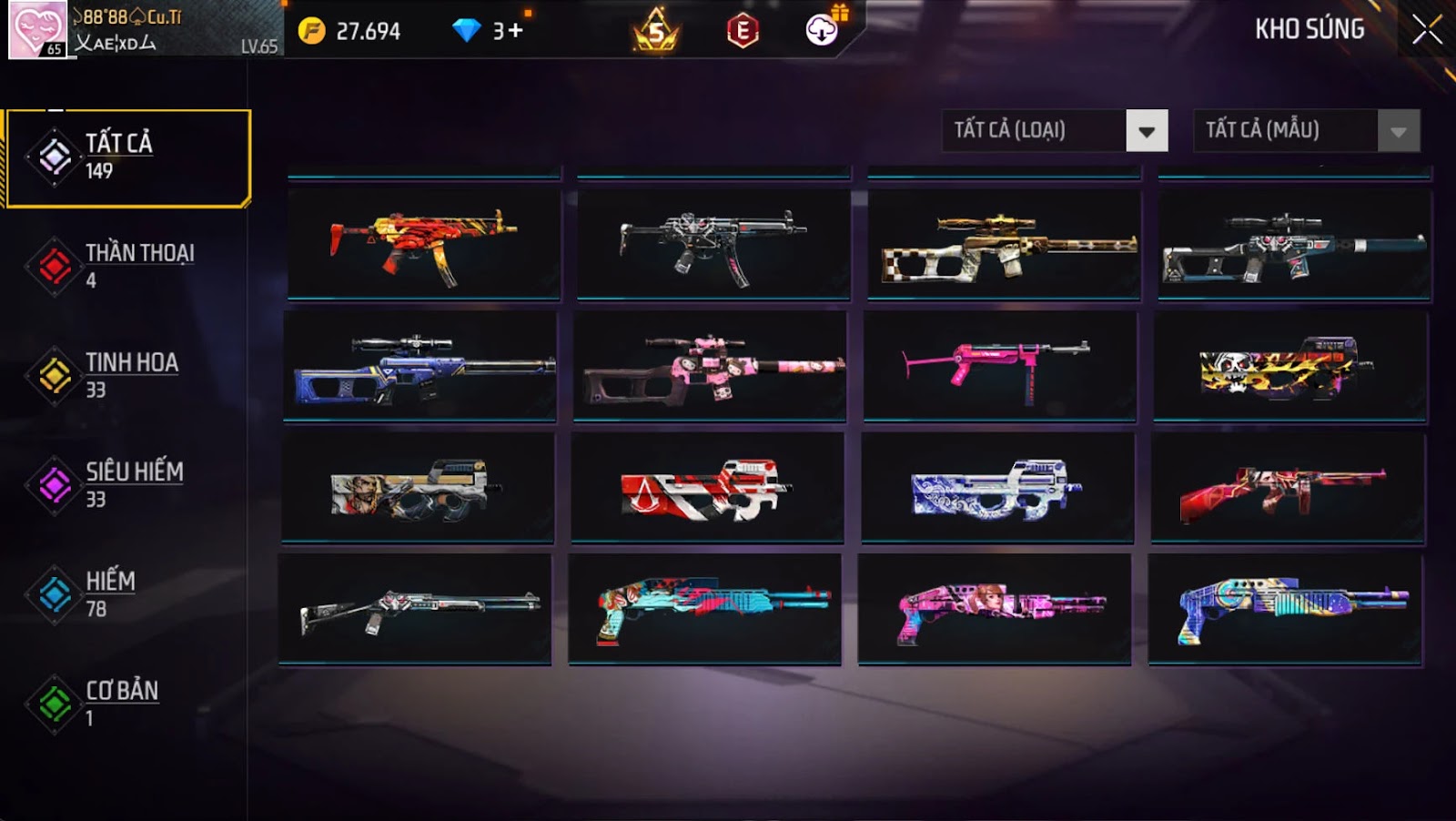Select the red and yellow MP5 skin
The image size is (1456, 821).
pos(424,243)
